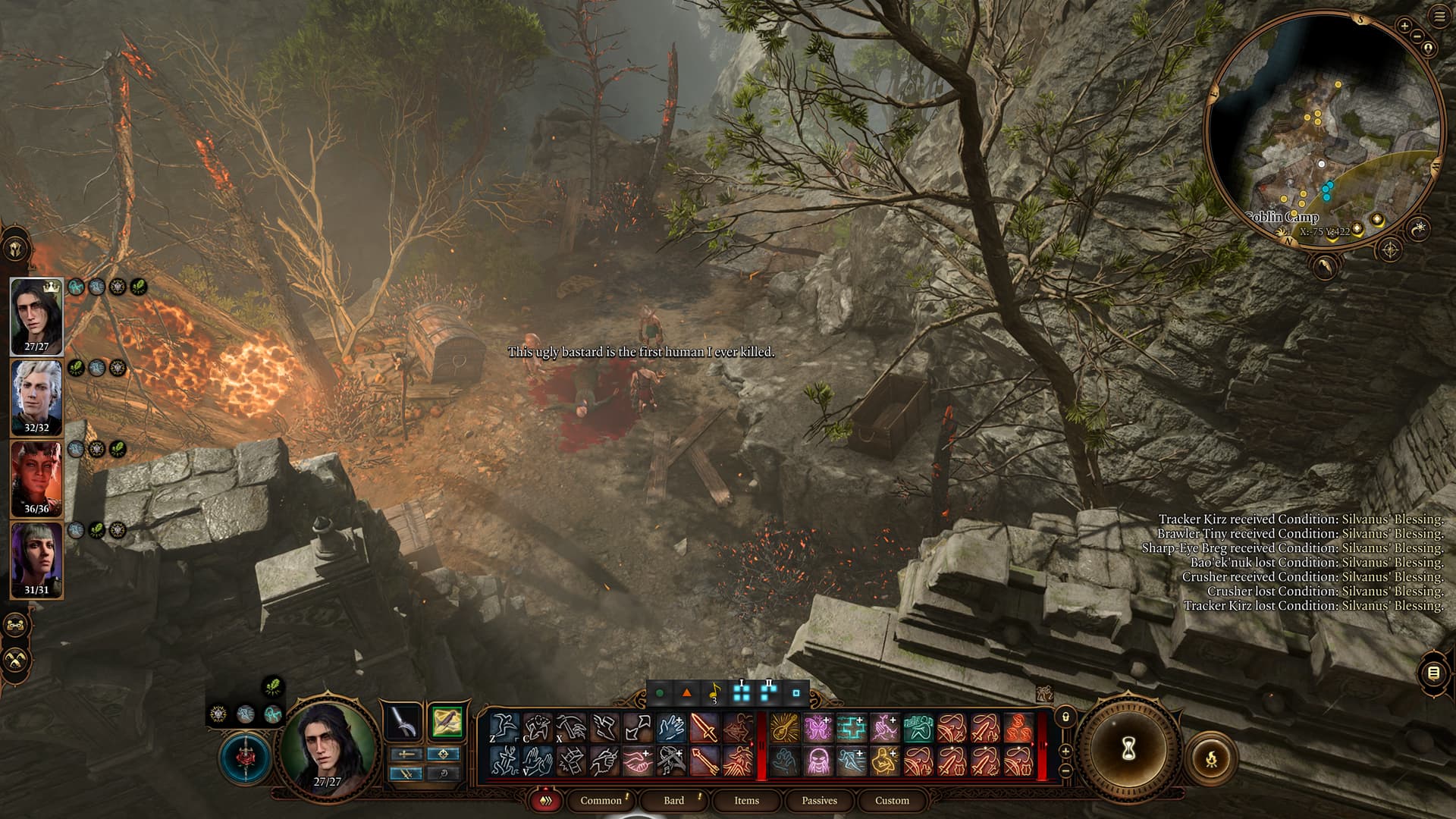Activate the lute bardic inspiration ability

[785, 728]
